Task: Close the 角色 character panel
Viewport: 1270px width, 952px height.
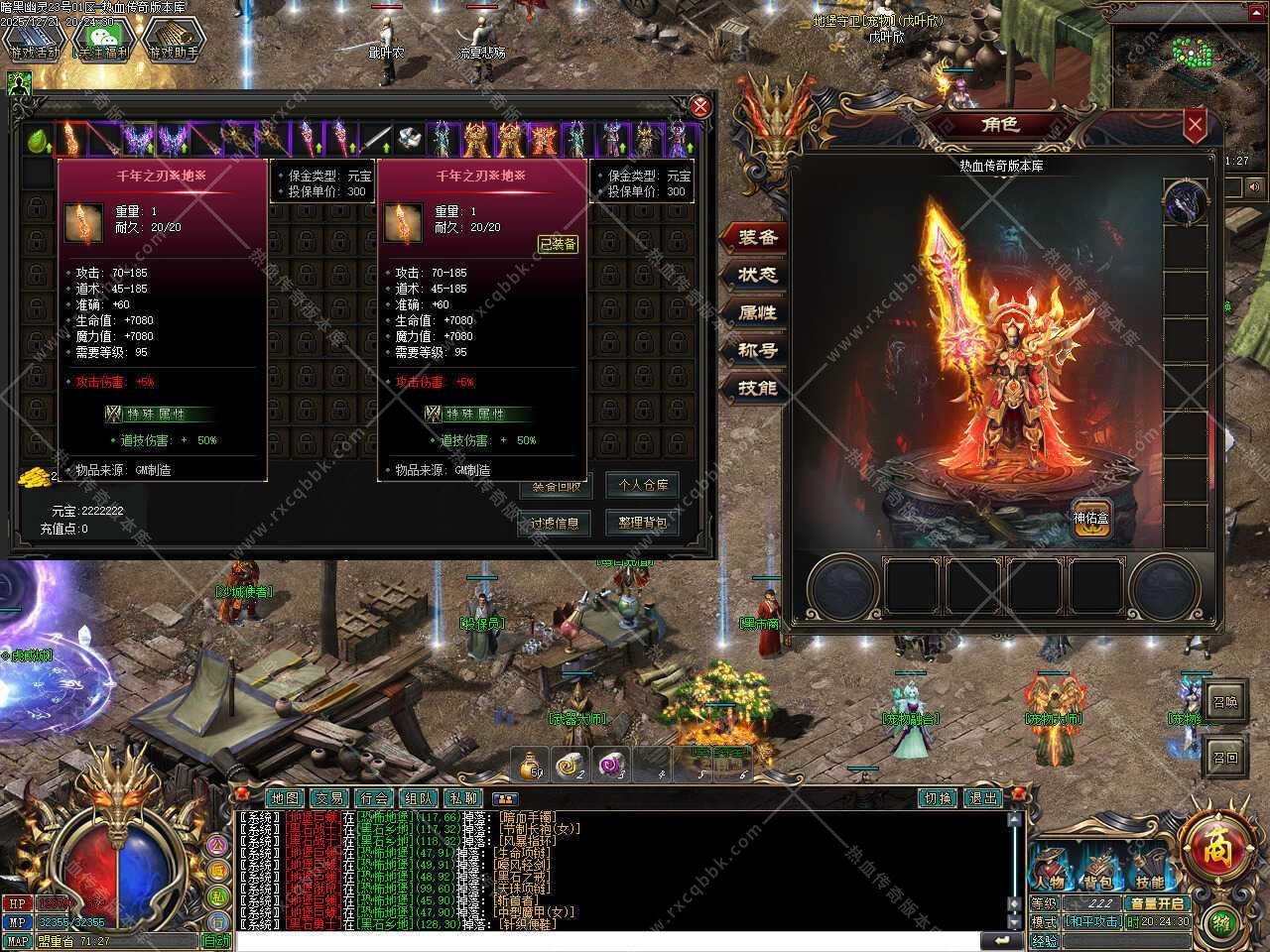Action: tap(1195, 125)
